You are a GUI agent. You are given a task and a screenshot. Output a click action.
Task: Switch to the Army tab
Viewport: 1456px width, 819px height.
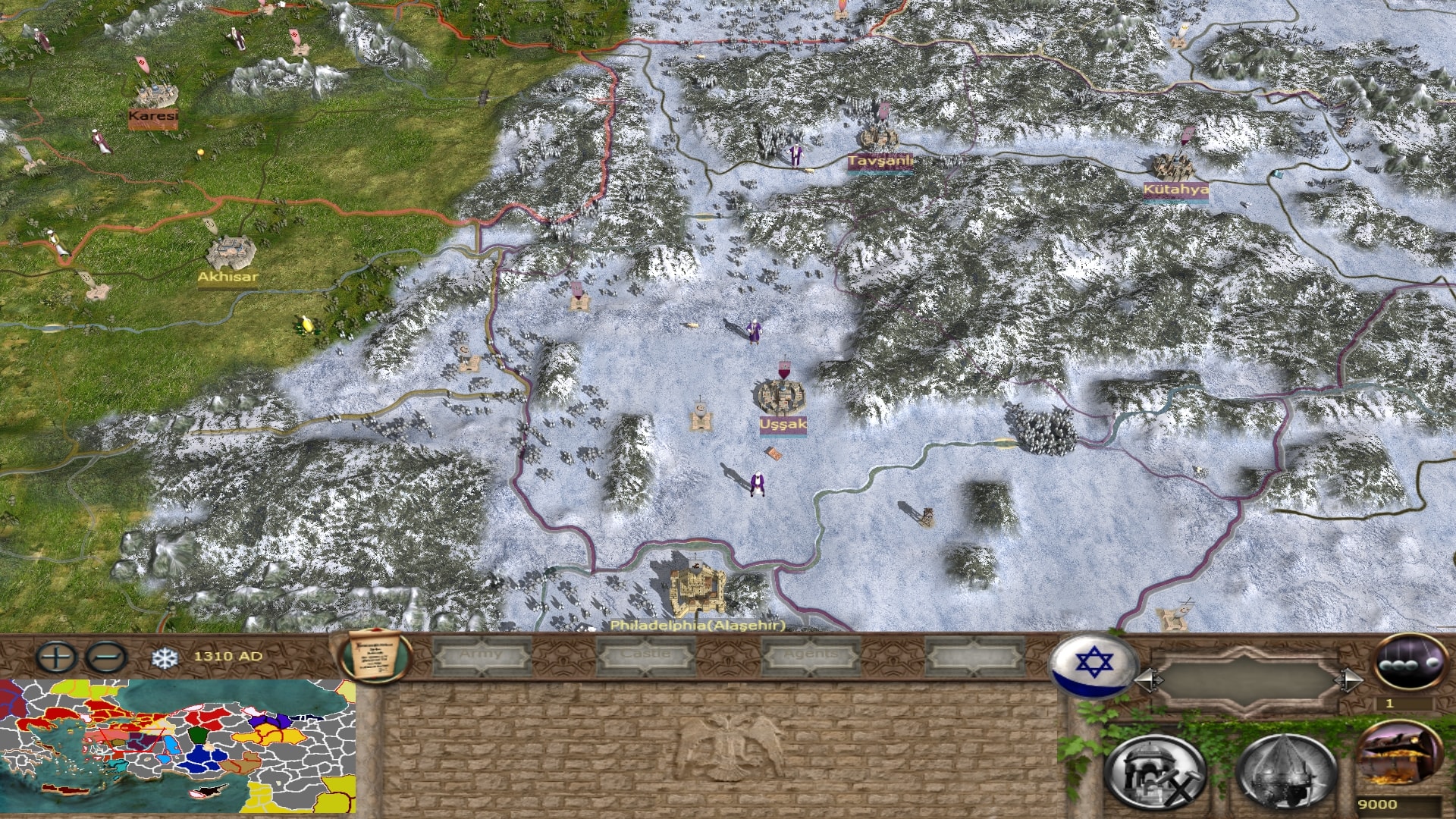point(481,655)
